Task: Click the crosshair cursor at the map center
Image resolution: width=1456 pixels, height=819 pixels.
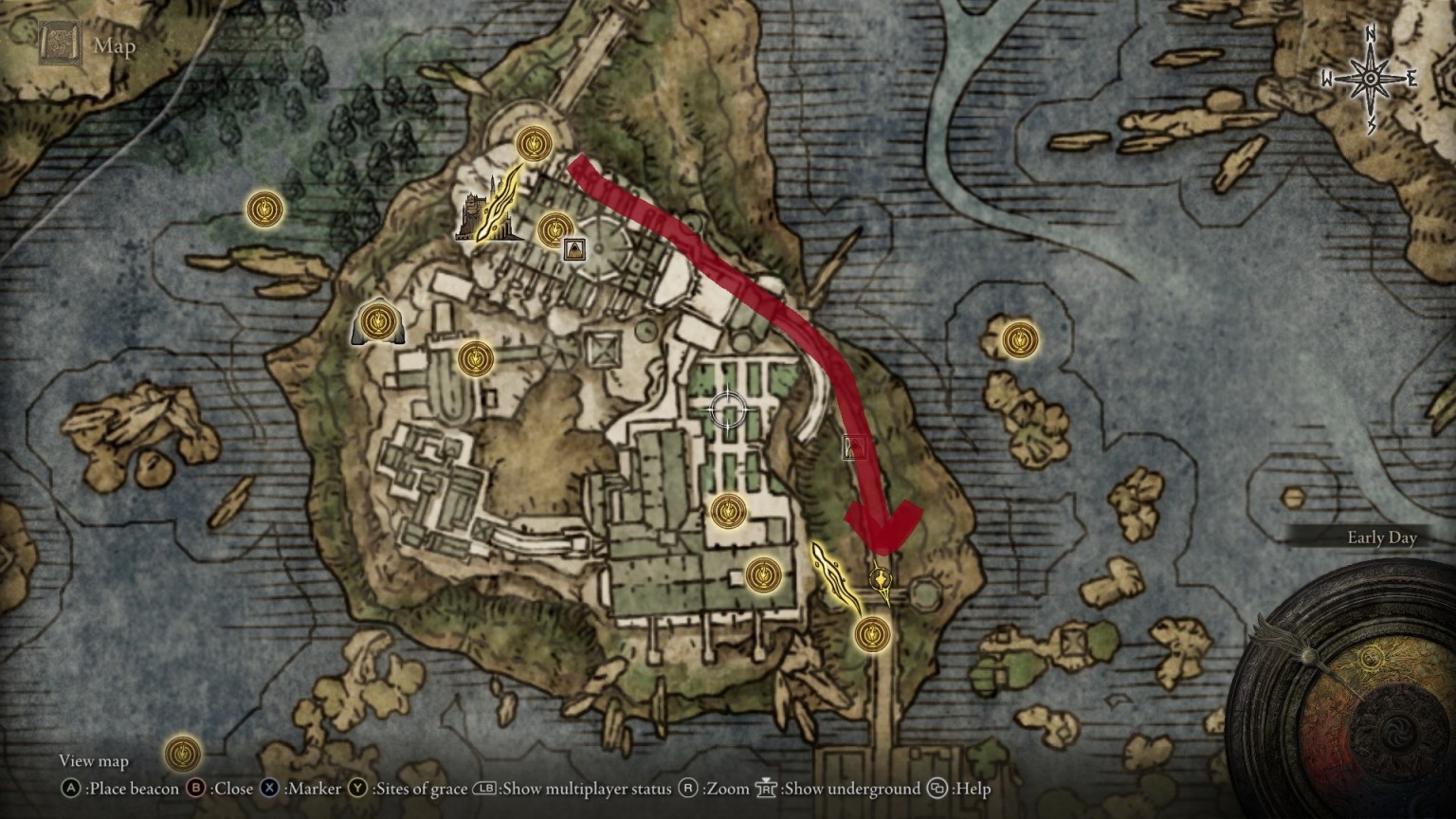Action: coord(728,410)
